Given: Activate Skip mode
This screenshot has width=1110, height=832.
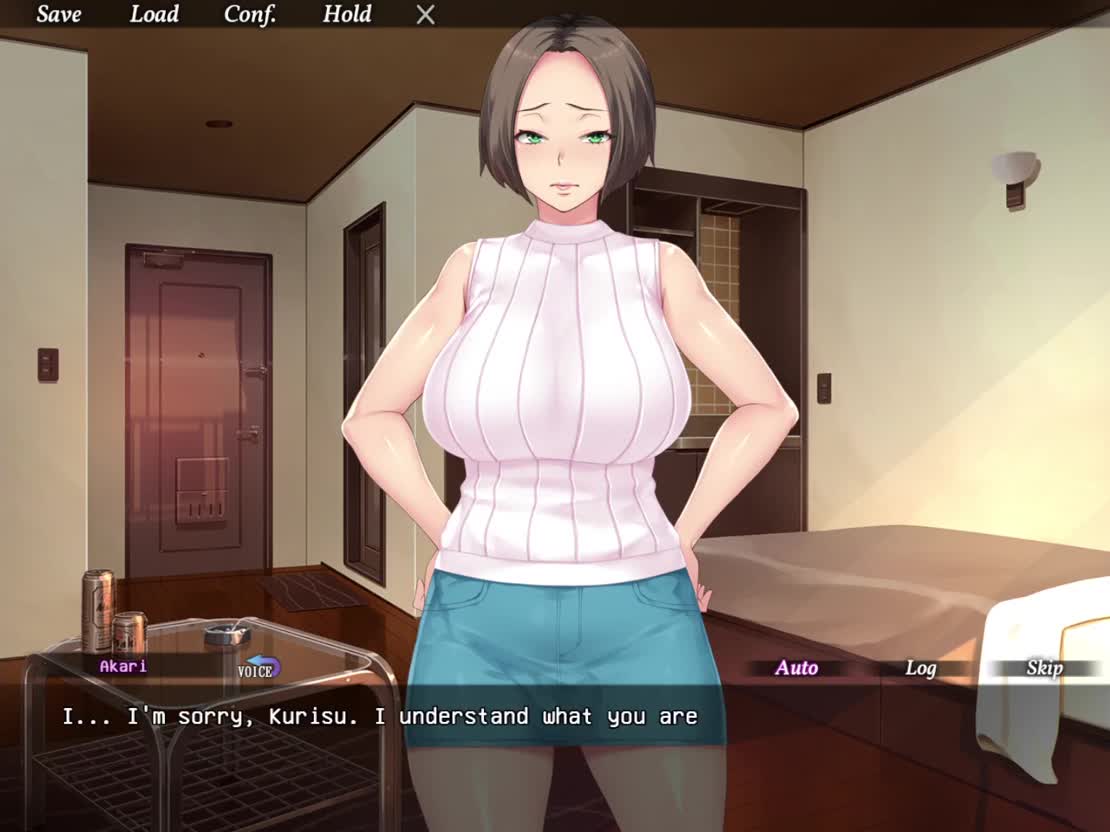Looking at the screenshot, I should point(1043,668).
